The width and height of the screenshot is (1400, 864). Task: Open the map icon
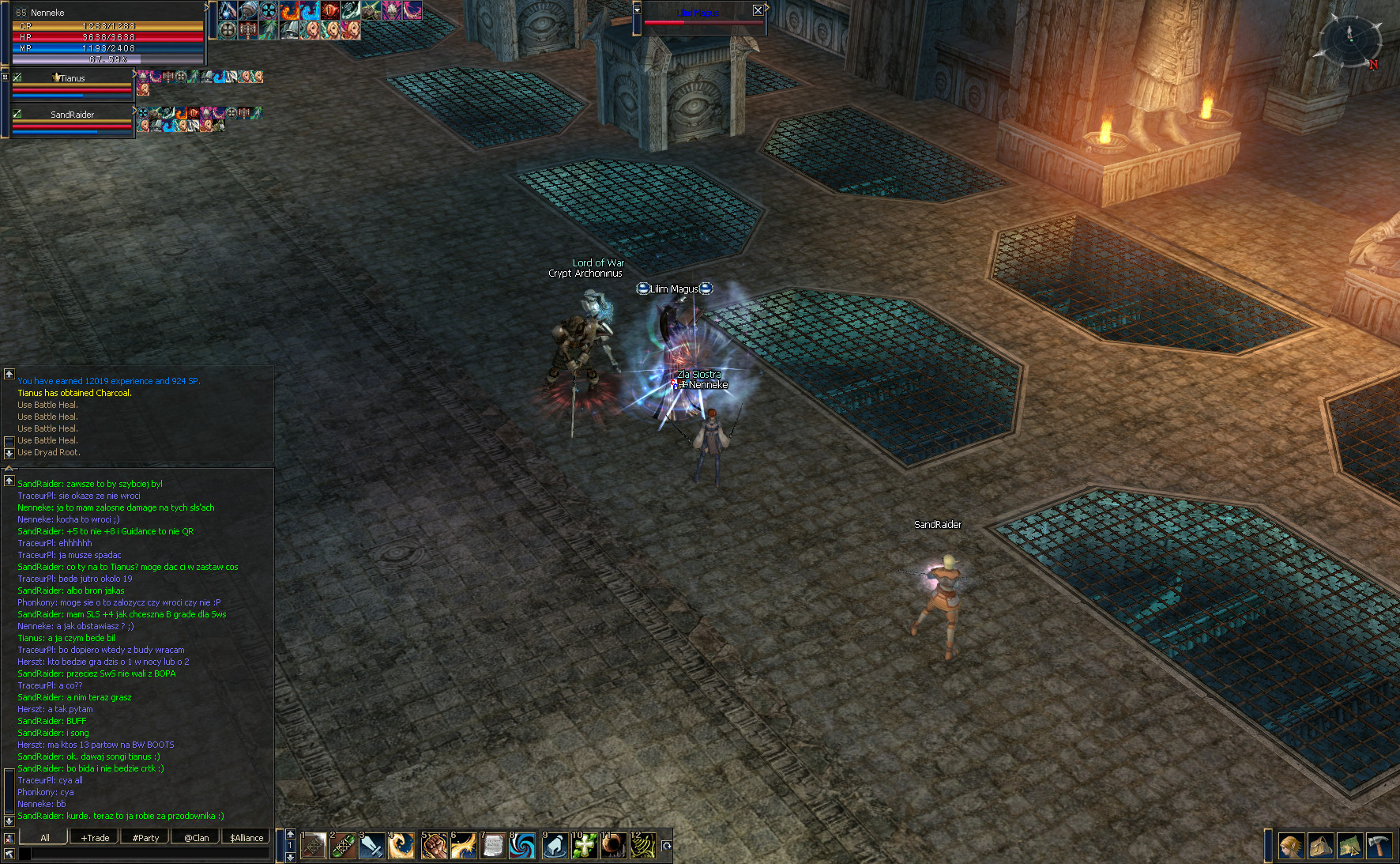(x=1349, y=846)
